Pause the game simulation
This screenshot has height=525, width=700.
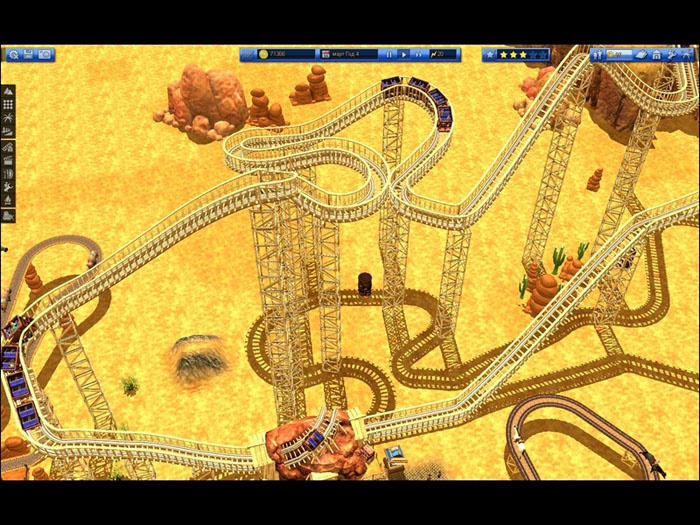coord(389,54)
